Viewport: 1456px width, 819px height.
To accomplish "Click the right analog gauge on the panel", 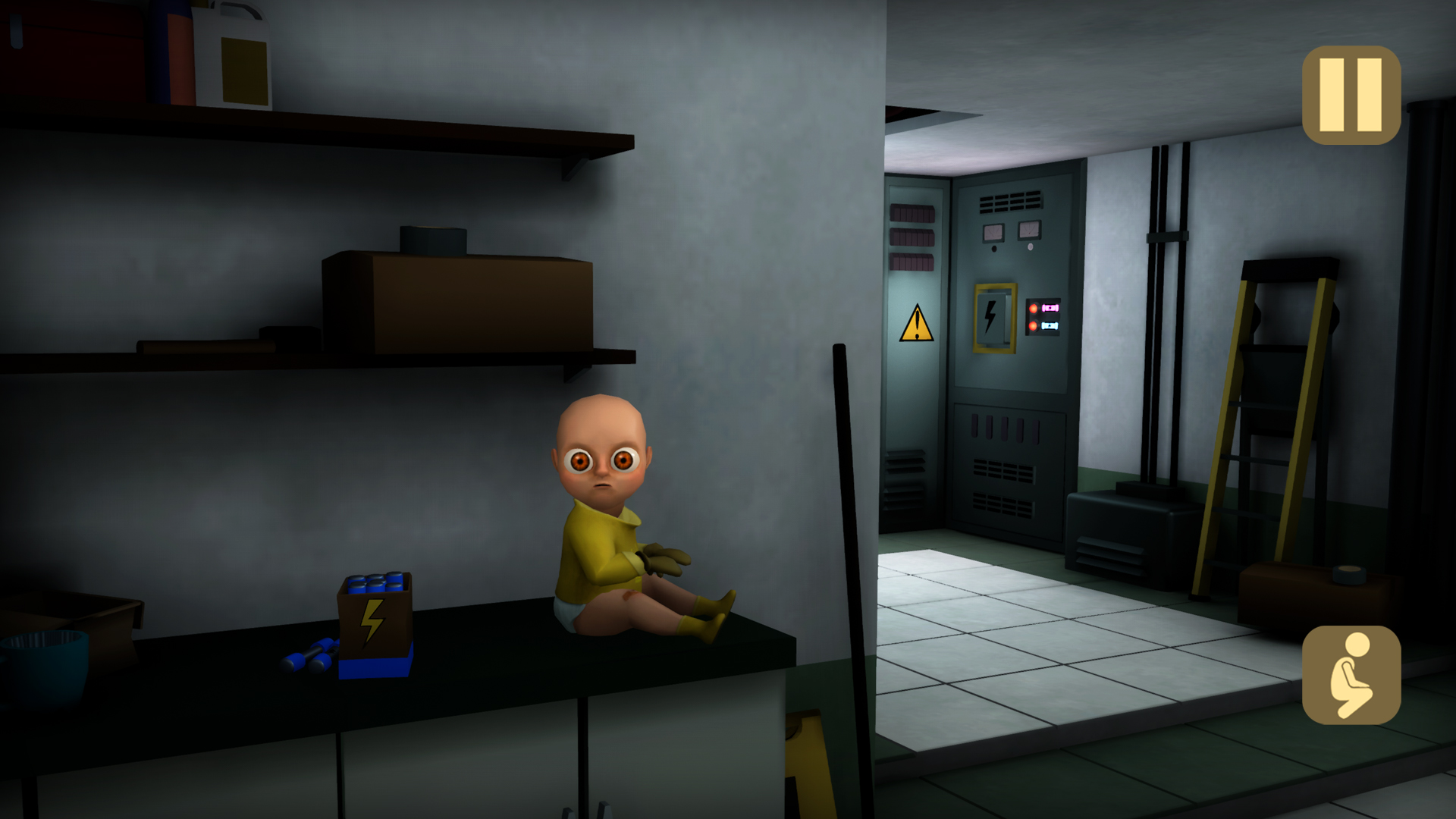I will 1028,230.
